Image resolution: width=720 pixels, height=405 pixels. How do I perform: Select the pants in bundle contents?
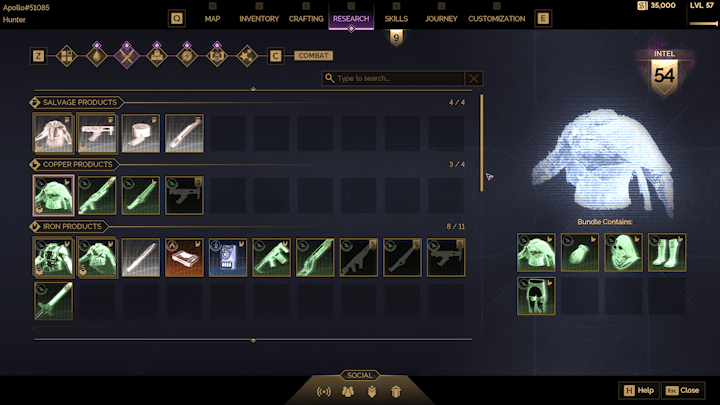coord(536,296)
